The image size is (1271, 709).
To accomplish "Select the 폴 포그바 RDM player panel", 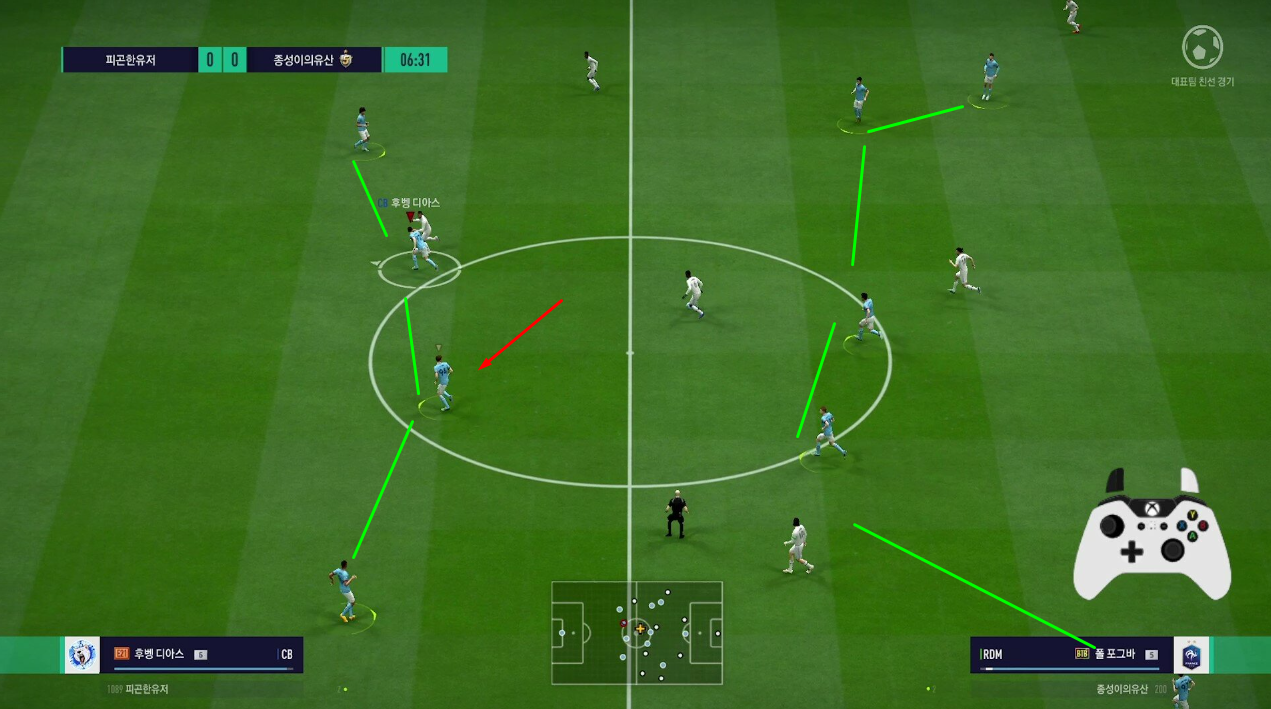I will click(1070, 655).
